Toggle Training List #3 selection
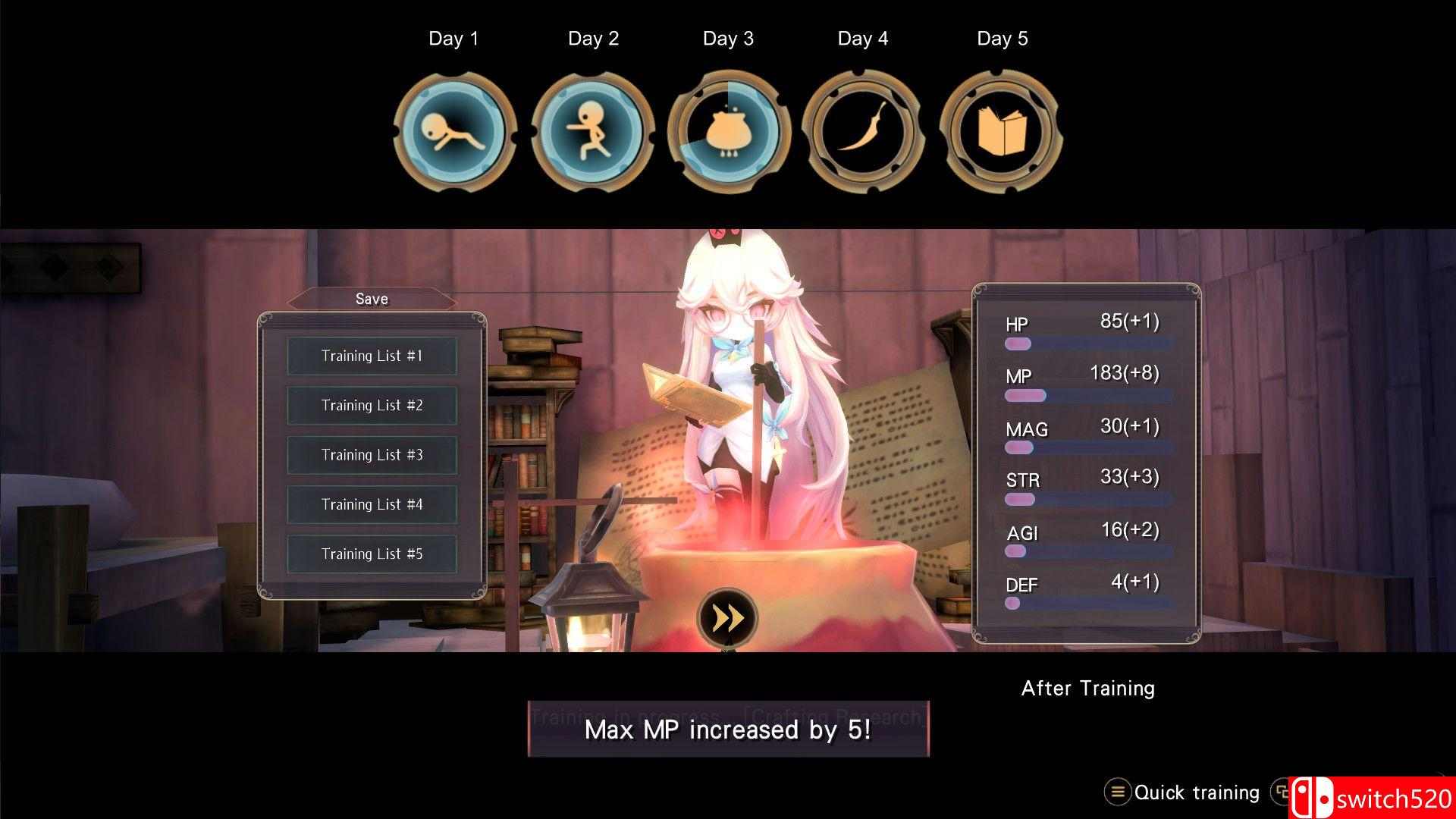Image resolution: width=1456 pixels, height=819 pixels. 372,455
